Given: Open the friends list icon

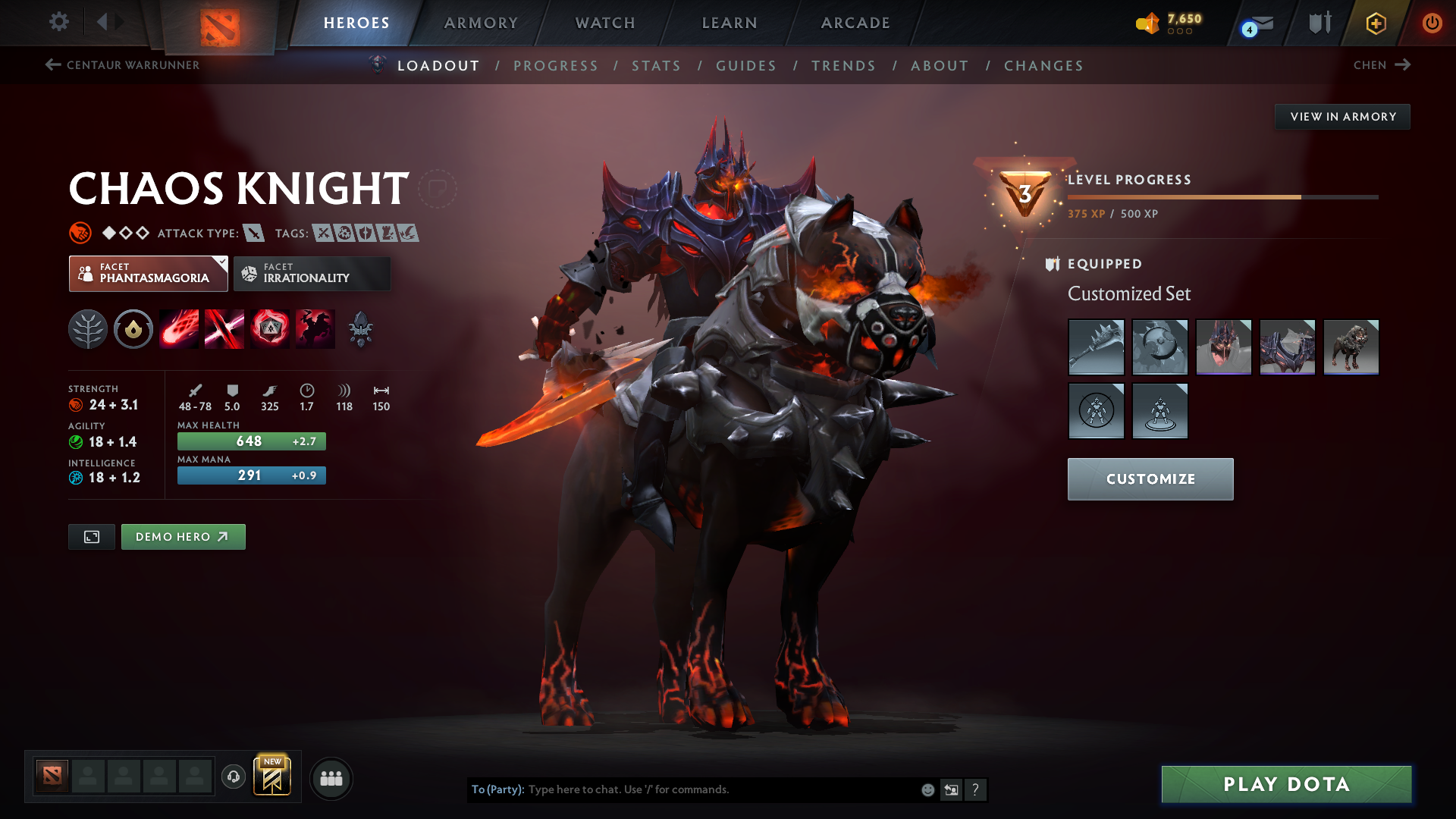Looking at the screenshot, I should [331, 778].
